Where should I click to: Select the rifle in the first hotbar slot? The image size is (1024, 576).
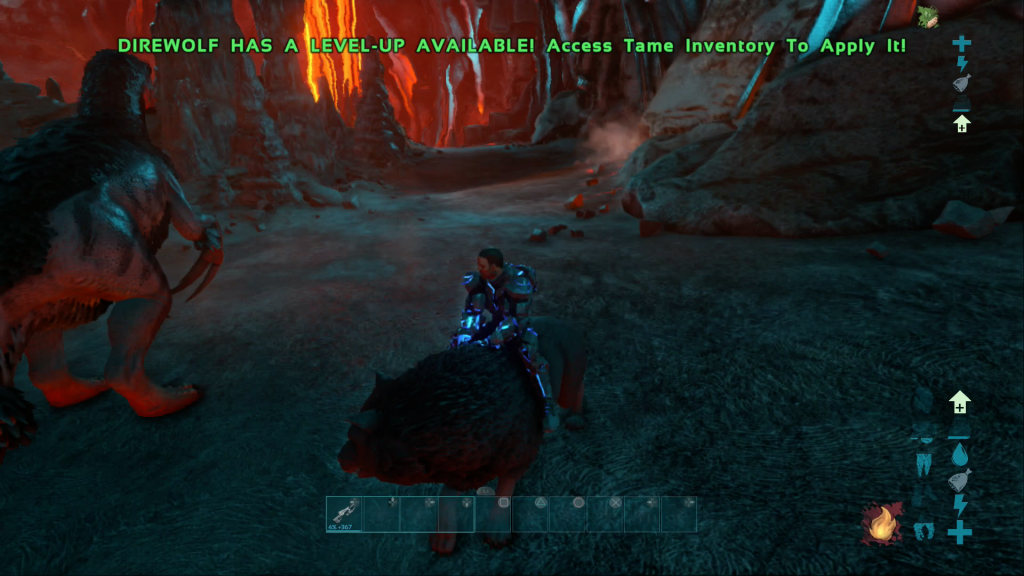pyautogui.click(x=344, y=513)
